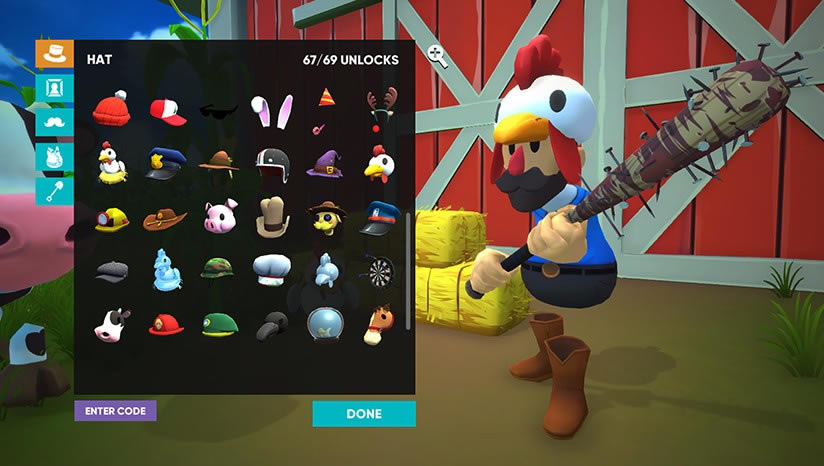
Task: Choose the cow head mask
Action: click(x=111, y=324)
